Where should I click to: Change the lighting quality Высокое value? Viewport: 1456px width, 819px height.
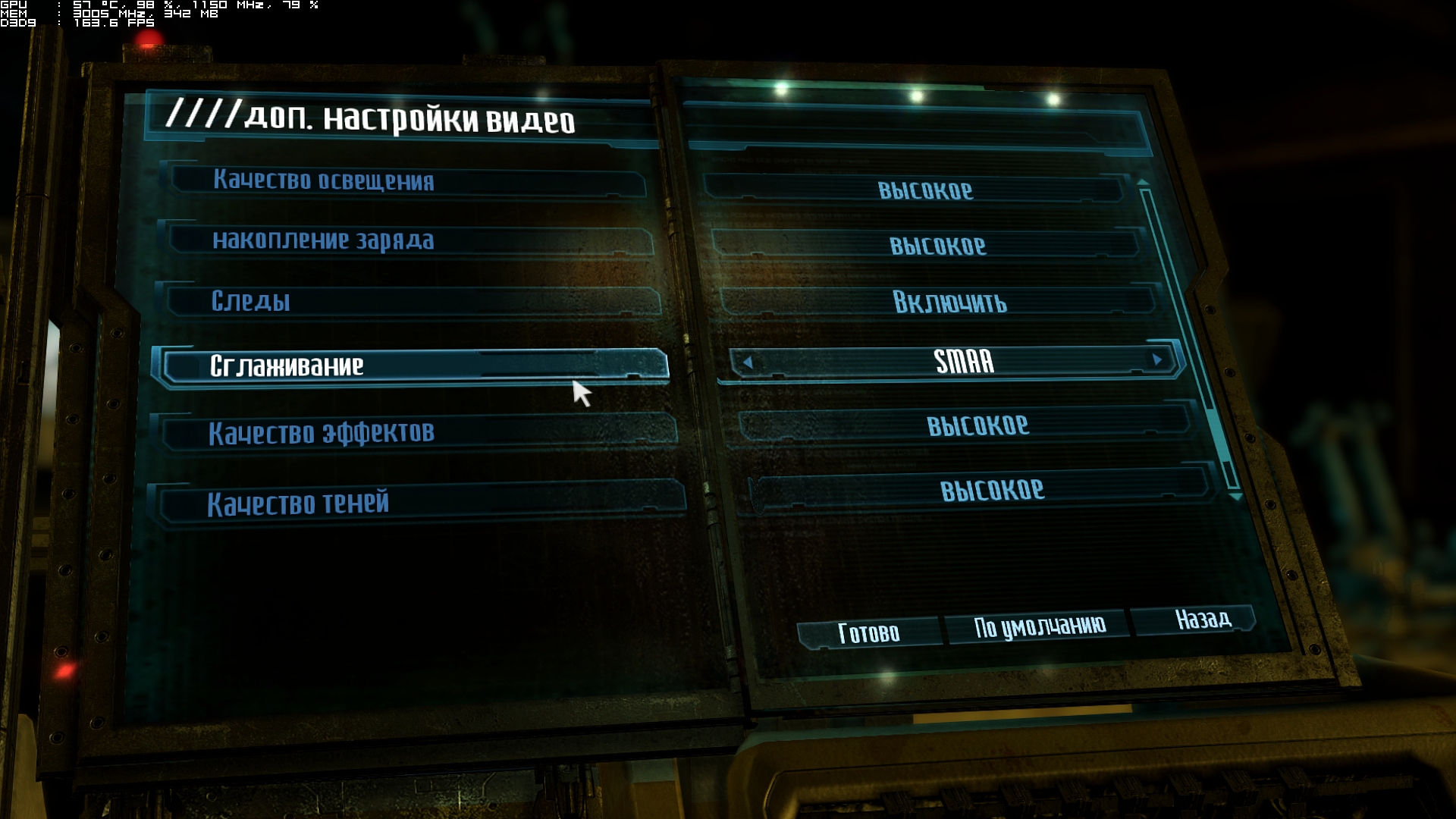click(925, 190)
